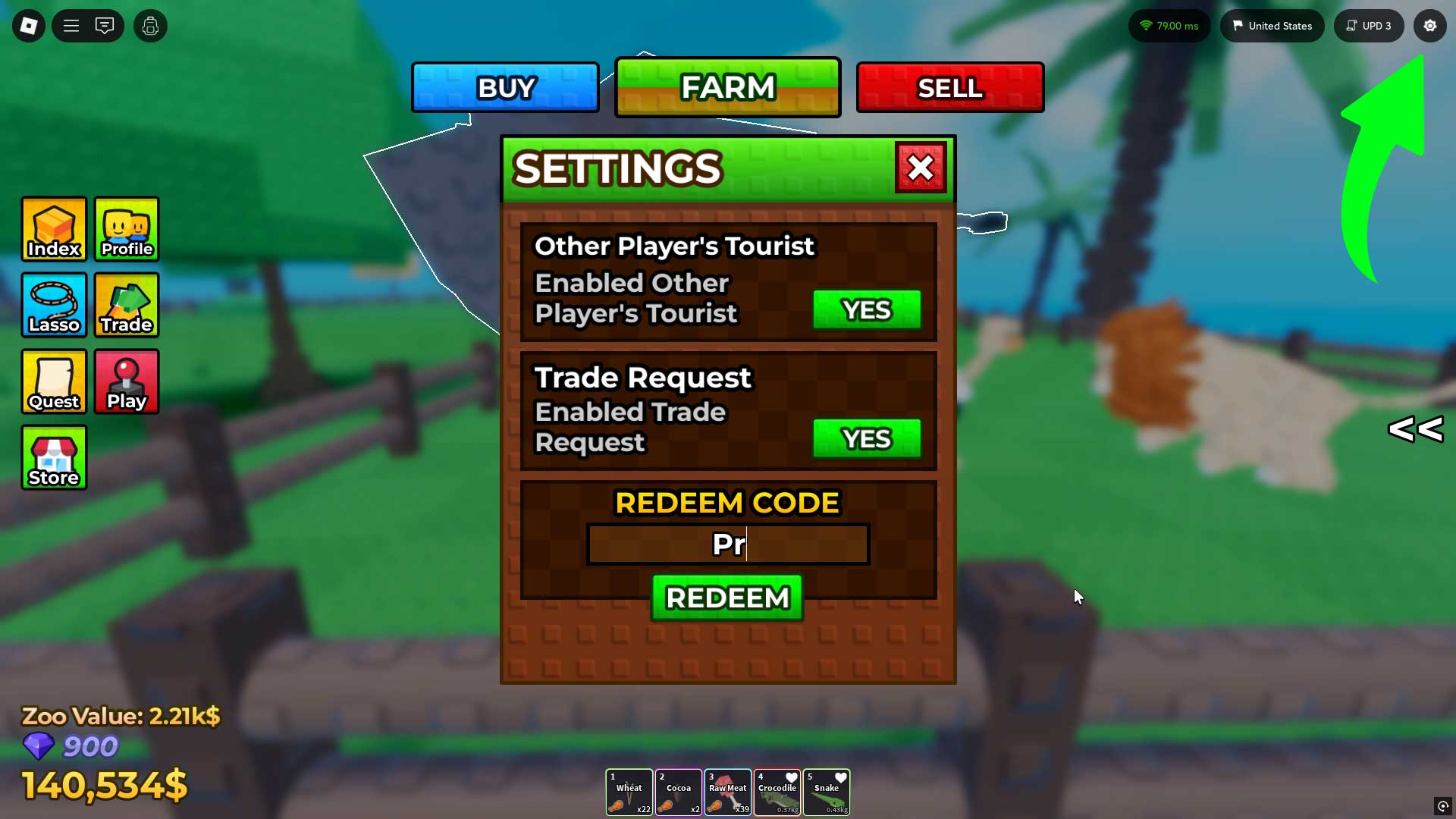Viewport: 1456px width, 819px height.
Task: Select the Lasso tool
Action: tap(53, 305)
